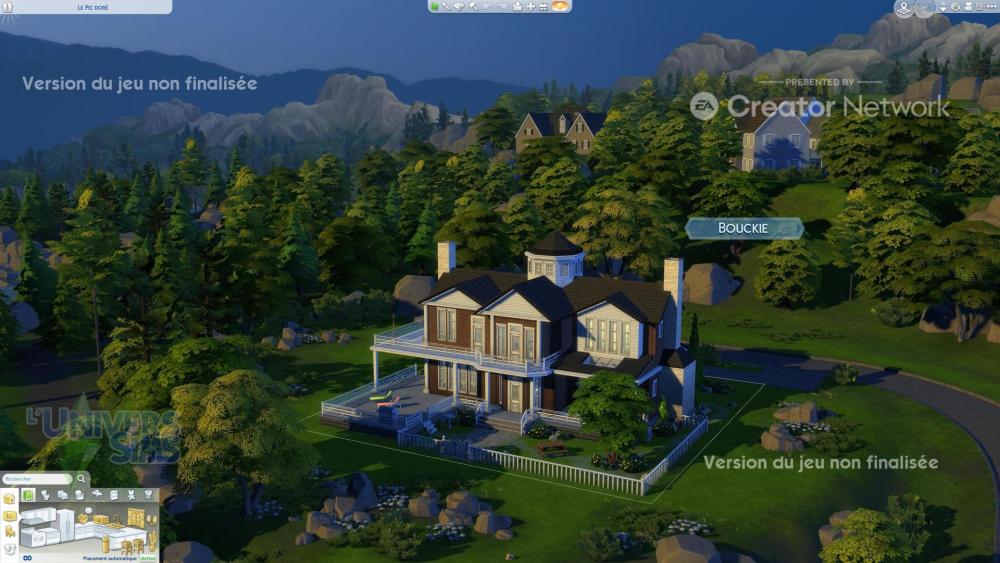Click the Bouckie name tag label
The height and width of the screenshot is (563, 1000).
743,228
